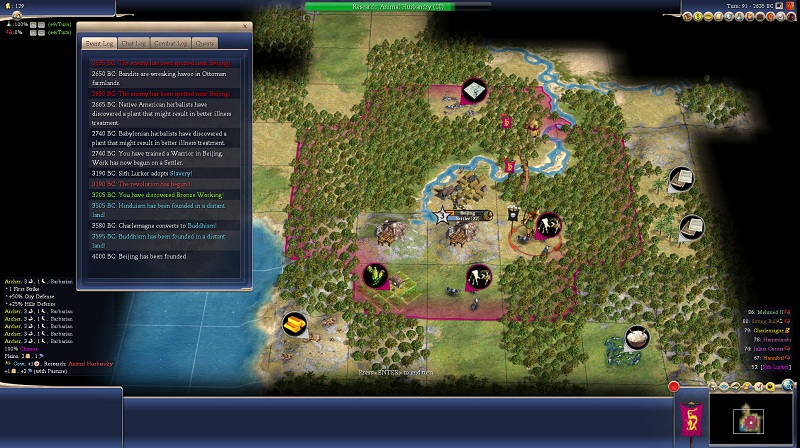Open the Combat Log tab
Screen dimensions: 800x448
169,43
